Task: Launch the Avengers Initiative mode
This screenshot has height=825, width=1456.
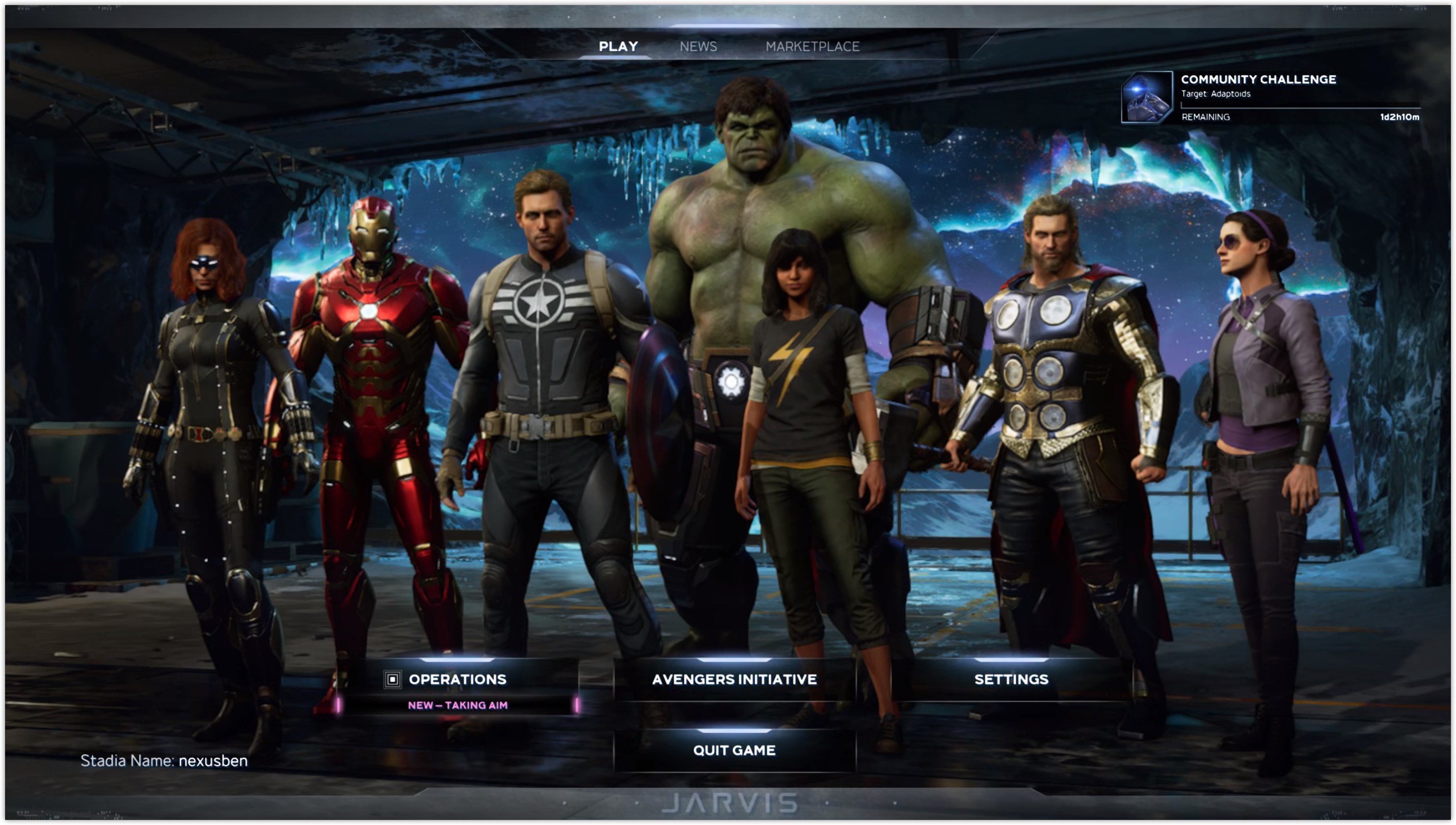Action: [x=734, y=679]
